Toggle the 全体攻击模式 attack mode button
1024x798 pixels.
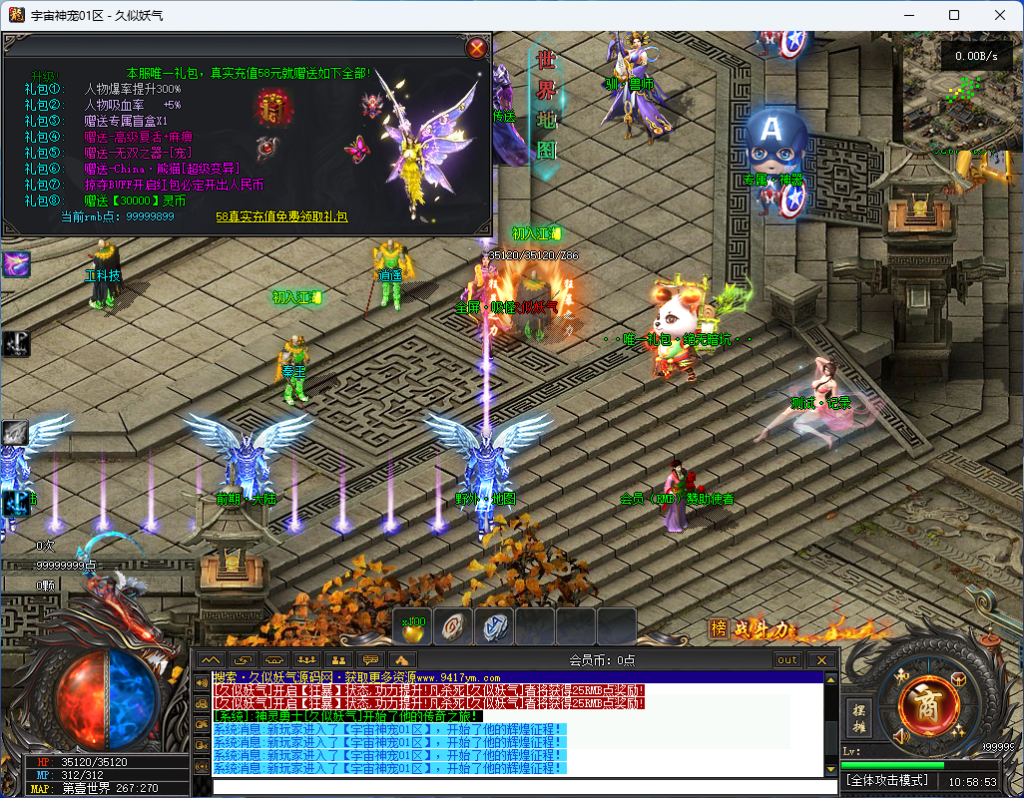click(x=888, y=780)
